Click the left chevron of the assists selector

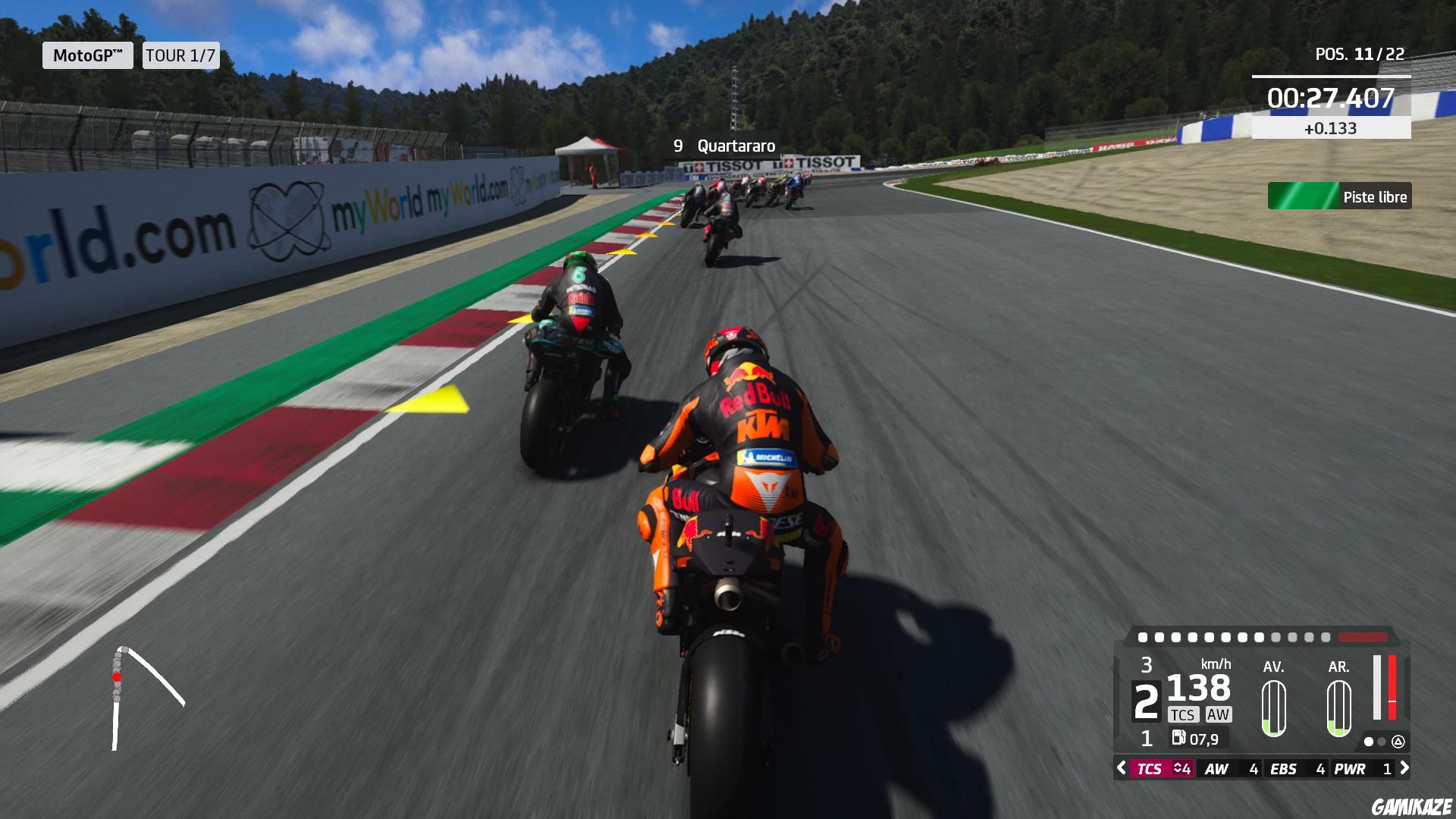(1122, 769)
